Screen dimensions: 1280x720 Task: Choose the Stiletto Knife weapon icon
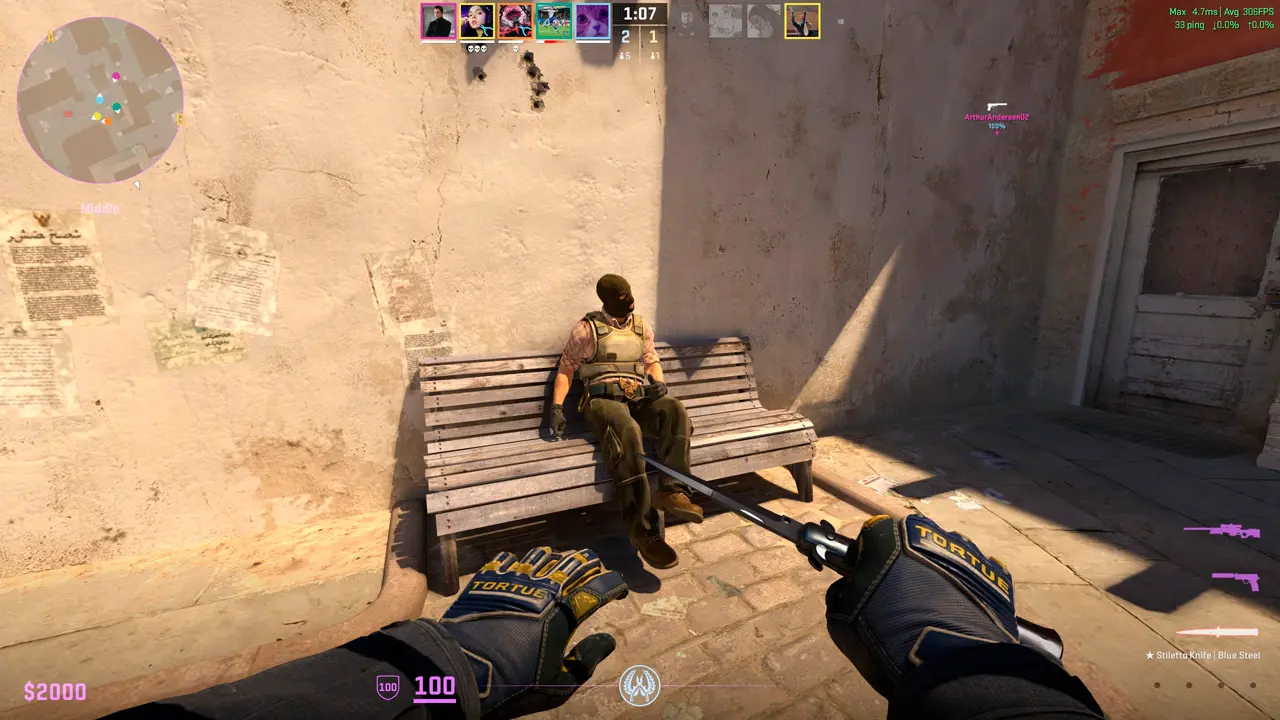1216,632
